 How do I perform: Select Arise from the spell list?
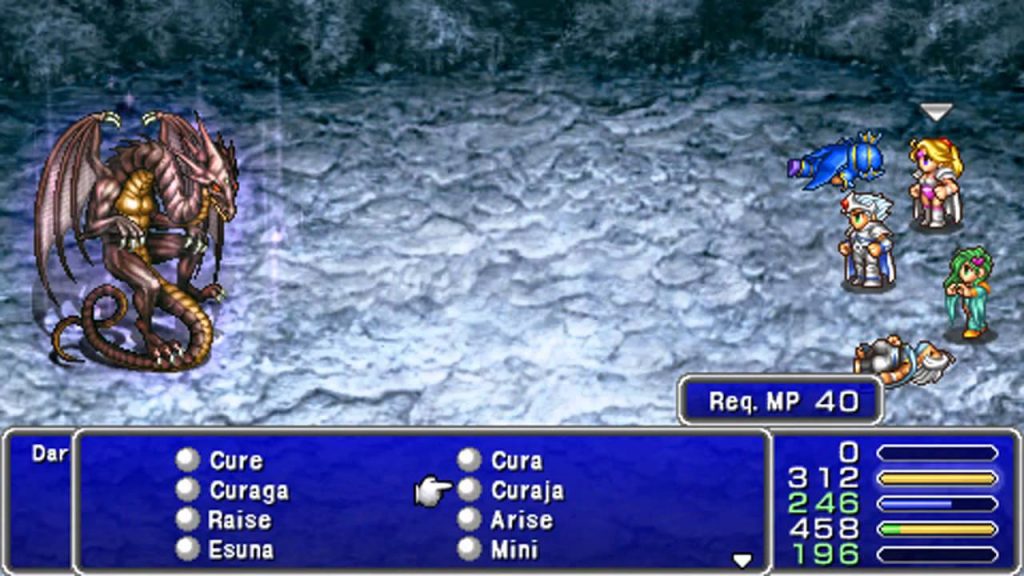click(520, 520)
